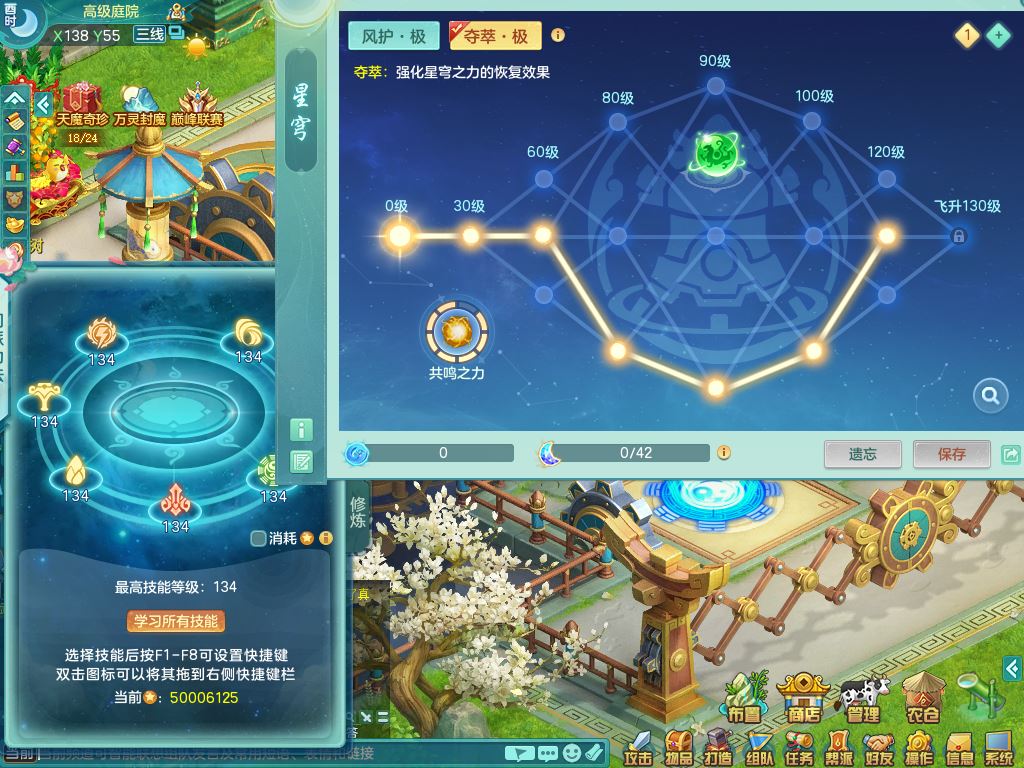This screenshot has height=768, width=1024.
Task: Open the magnifier search on star chart
Action: tap(990, 396)
